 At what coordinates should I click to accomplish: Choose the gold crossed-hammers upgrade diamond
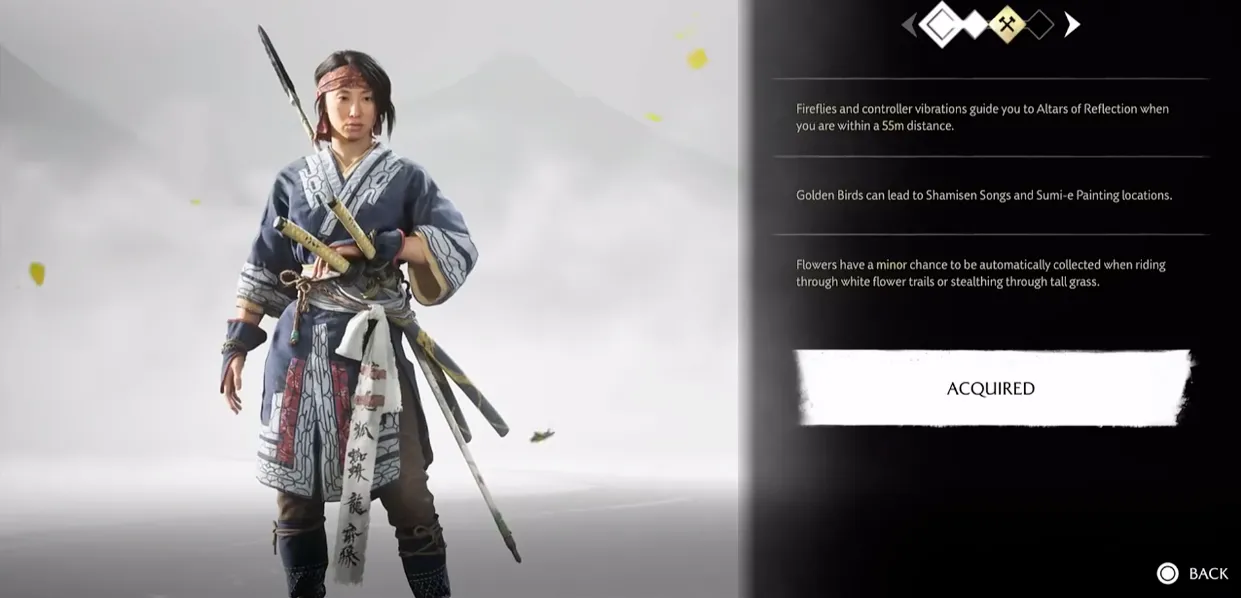tap(1006, 25)
